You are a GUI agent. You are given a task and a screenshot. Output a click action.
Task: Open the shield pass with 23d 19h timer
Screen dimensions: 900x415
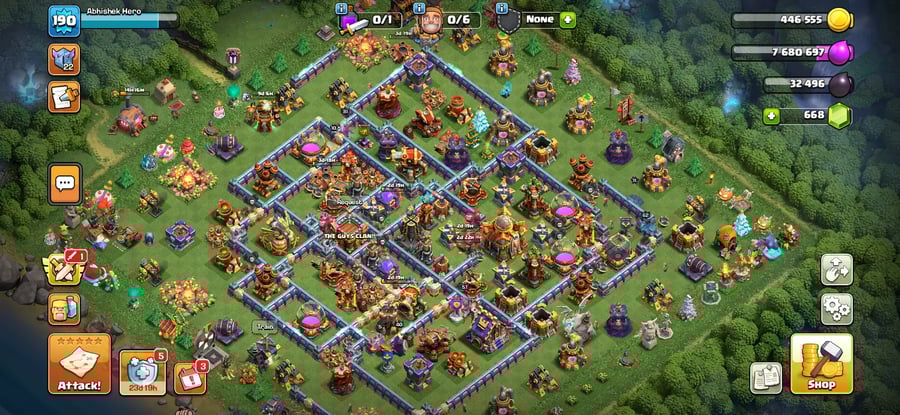point(143,371)
